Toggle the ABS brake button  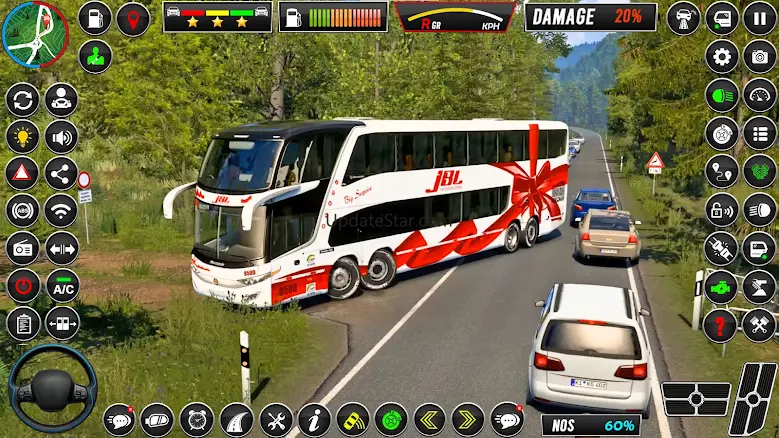[22, 210]
